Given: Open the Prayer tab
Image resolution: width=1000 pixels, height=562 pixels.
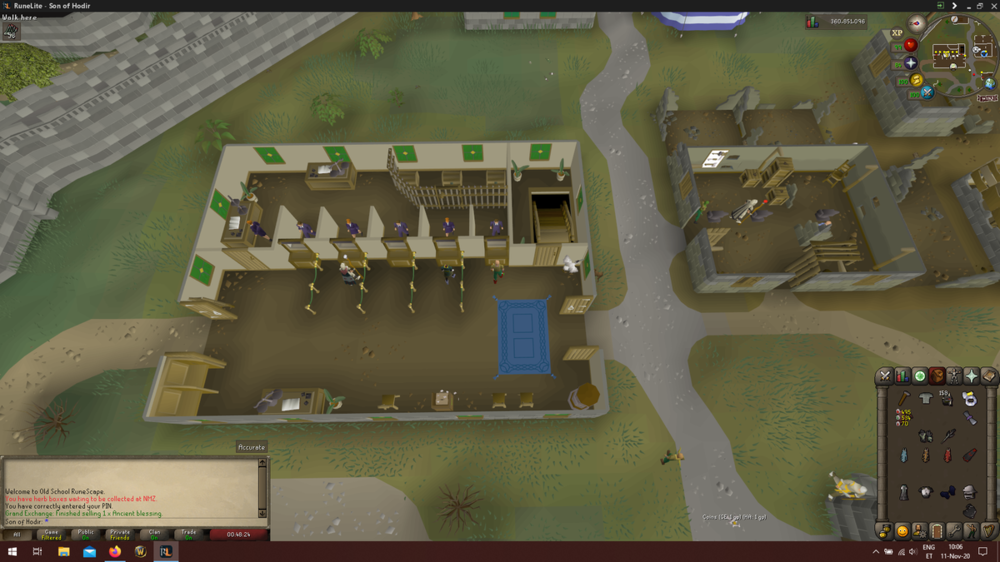Looking at the screenshot, I should 972,376.
